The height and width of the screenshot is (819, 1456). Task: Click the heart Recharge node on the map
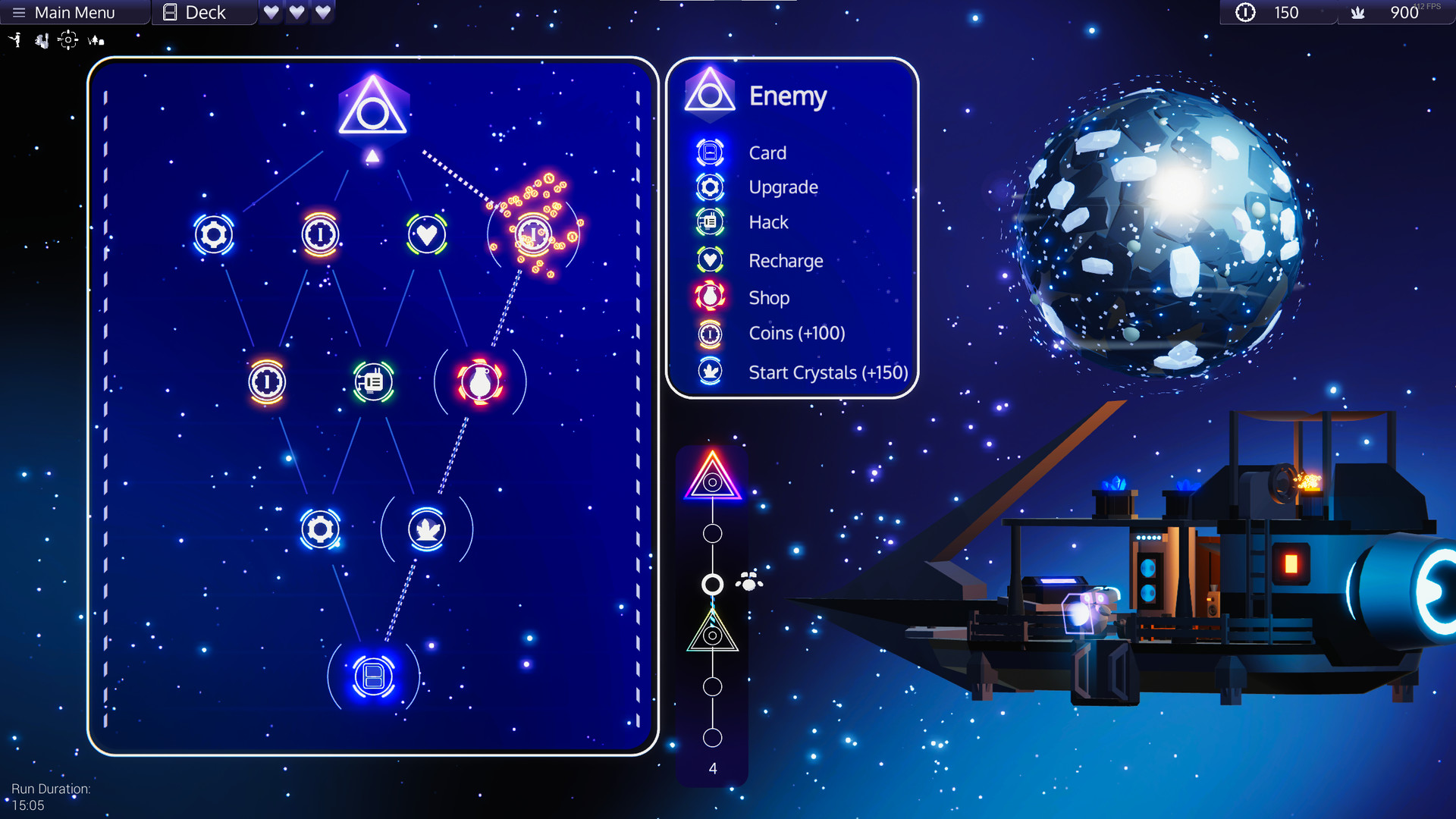(x=426, y=234)
